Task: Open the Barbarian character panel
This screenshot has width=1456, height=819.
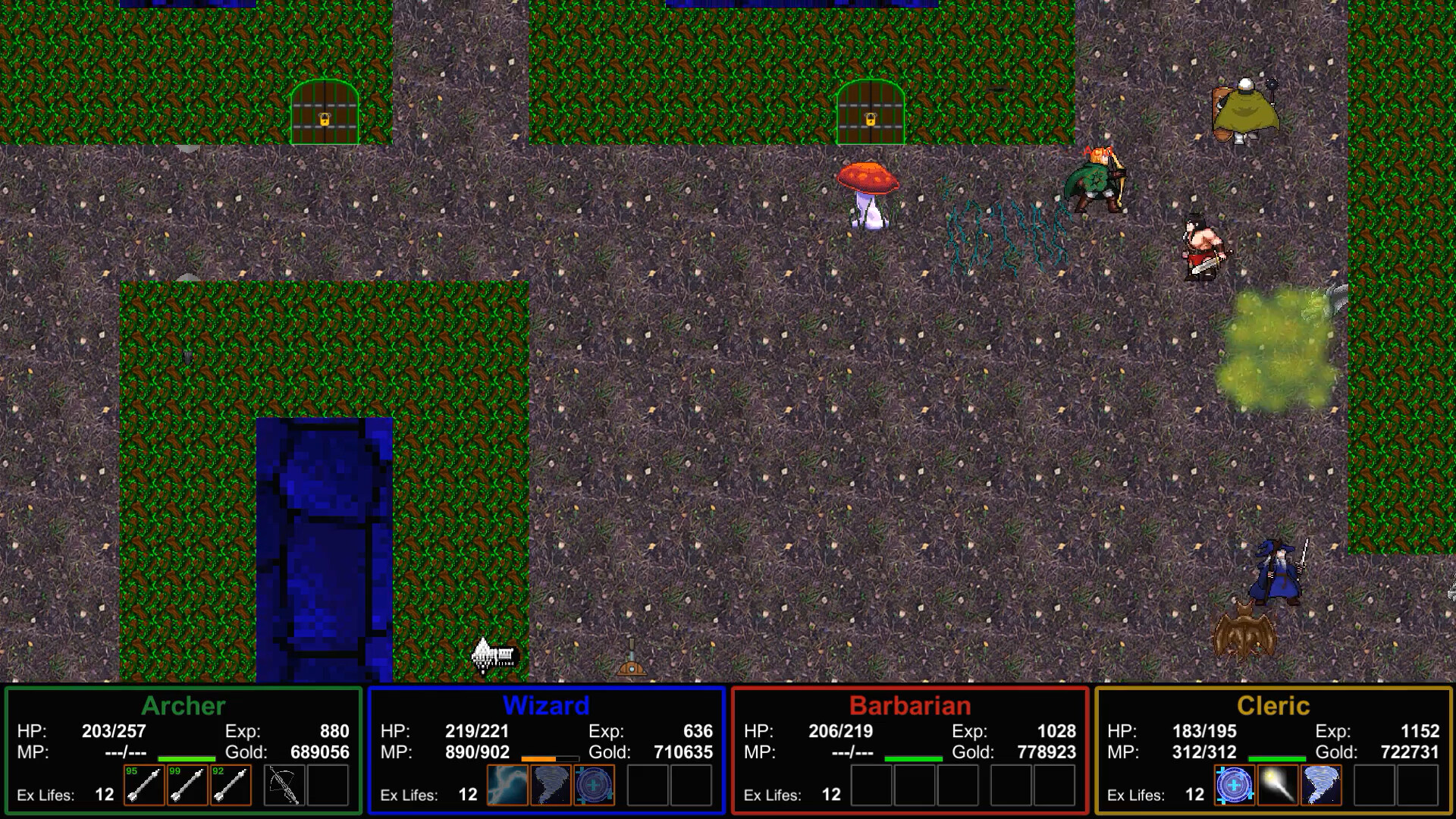Action: pos(910,705)
